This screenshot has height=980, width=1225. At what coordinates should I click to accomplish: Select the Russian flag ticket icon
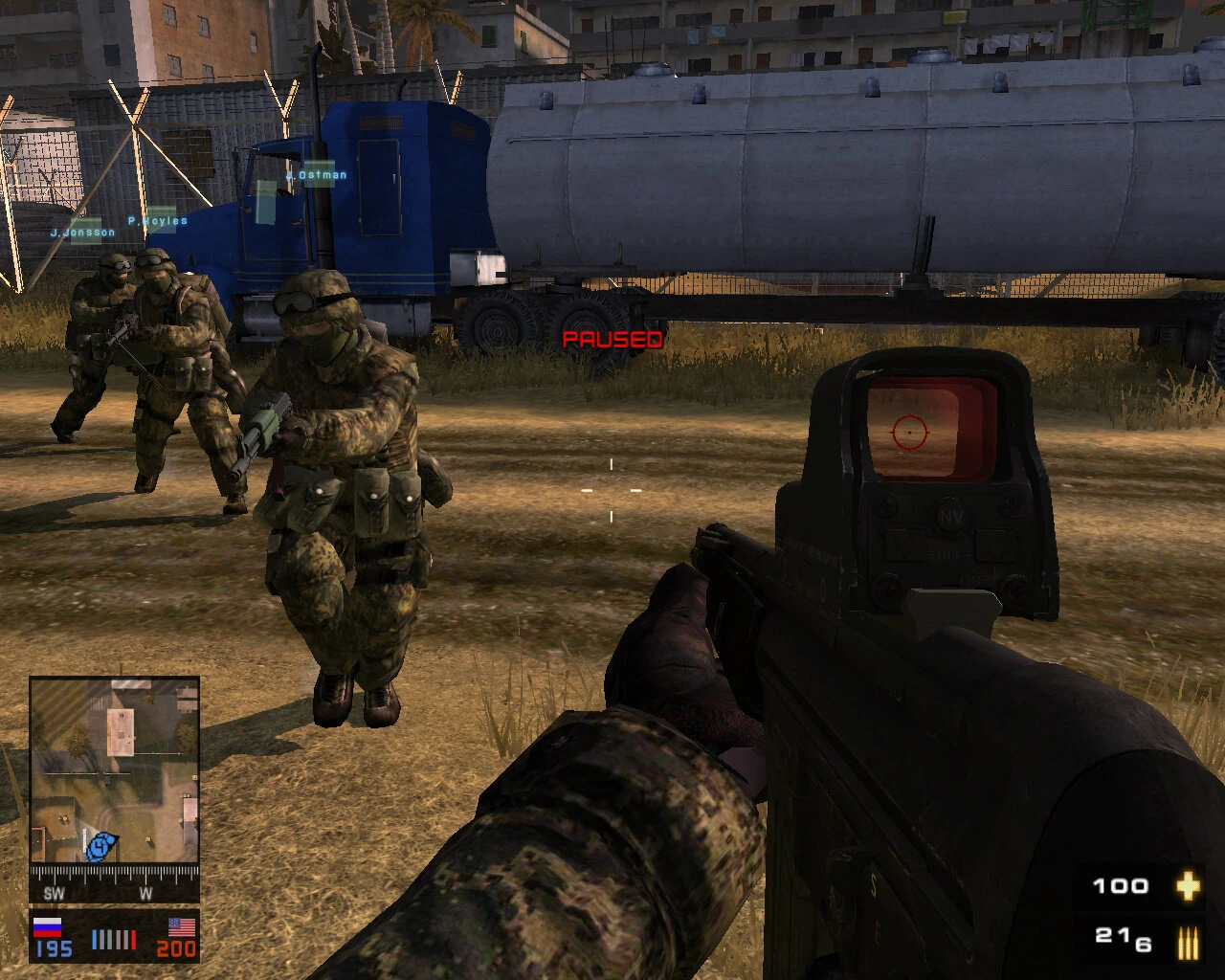49,927
